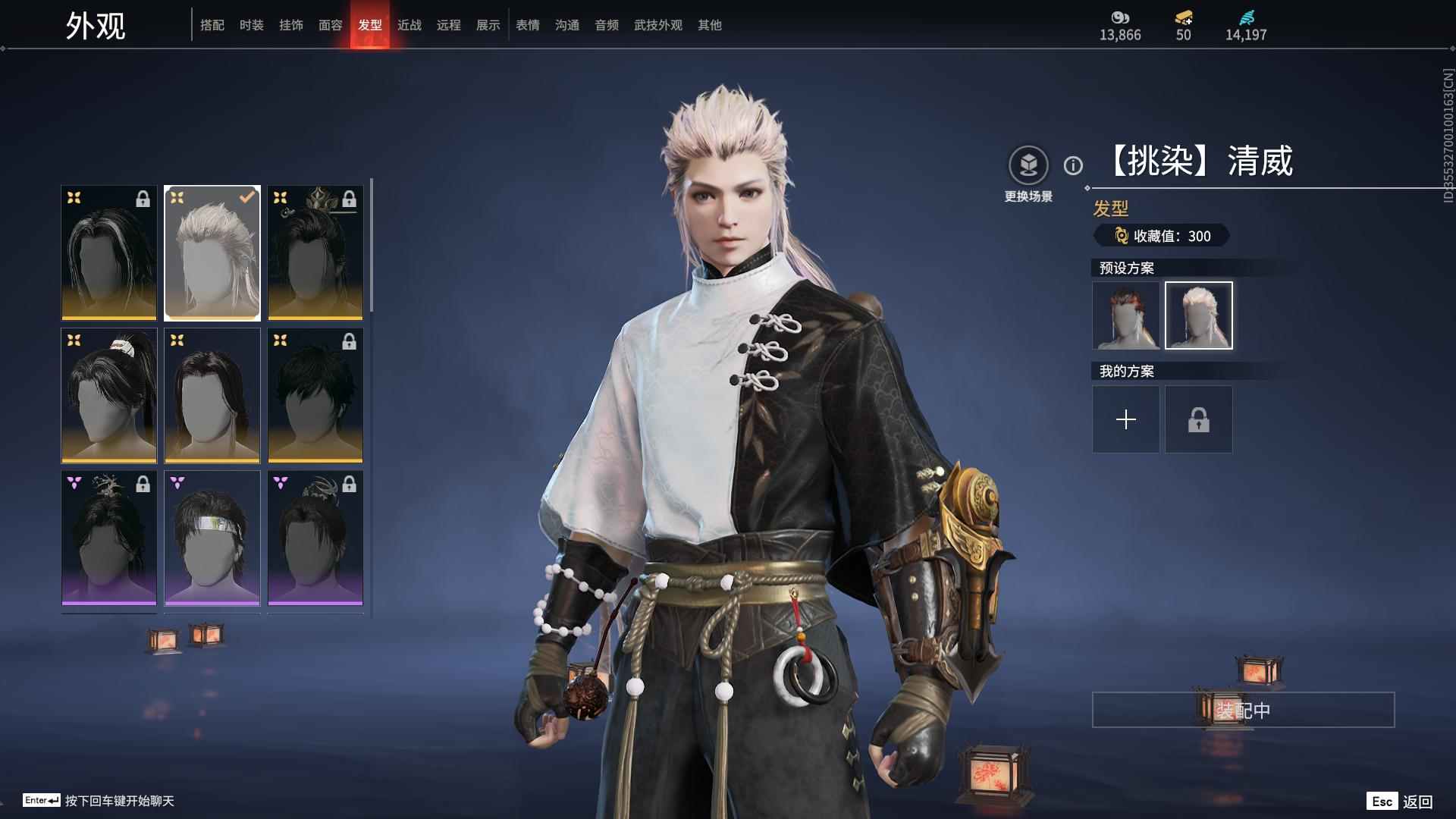Select the 挂饰 accessories tab
This screenshot has width=1456, height=819.
click(x=291, y=25)
